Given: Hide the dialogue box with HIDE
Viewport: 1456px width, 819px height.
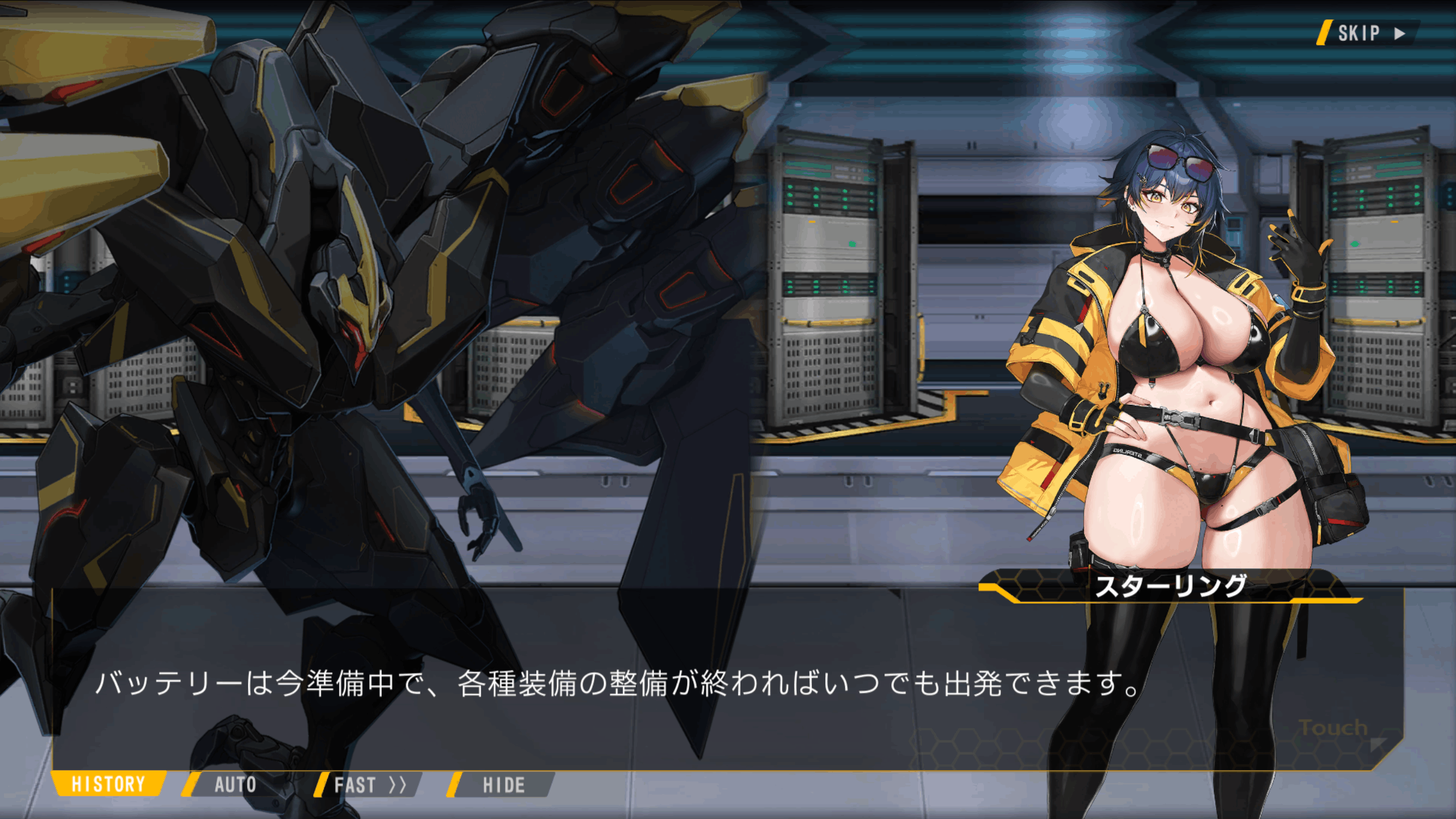Looking at the screenshot, I should point(503,785).
